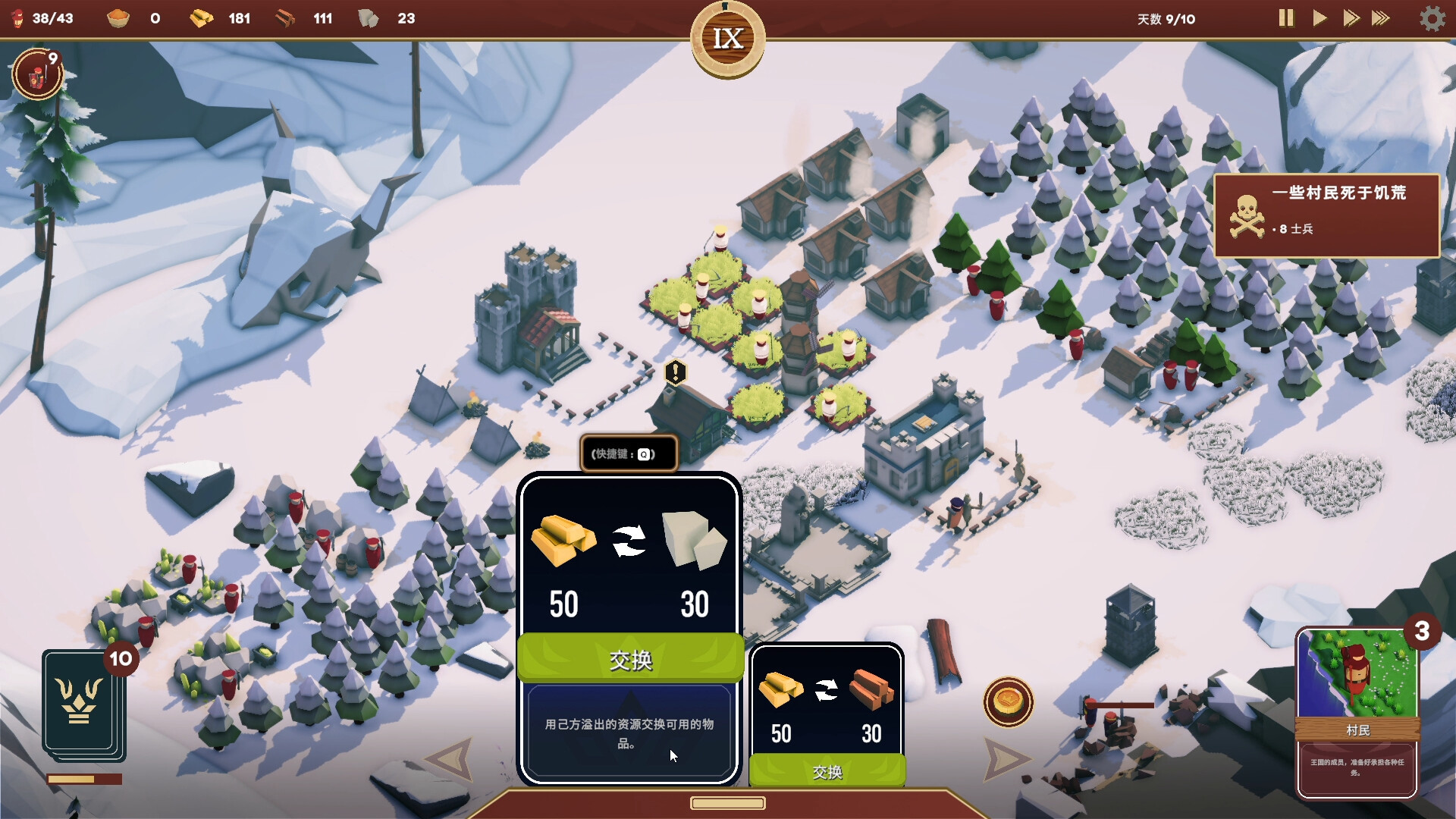This screenshot has width=1456, height=819.
Task: Set triple fast-forward speed
Action: point(1381,18)
